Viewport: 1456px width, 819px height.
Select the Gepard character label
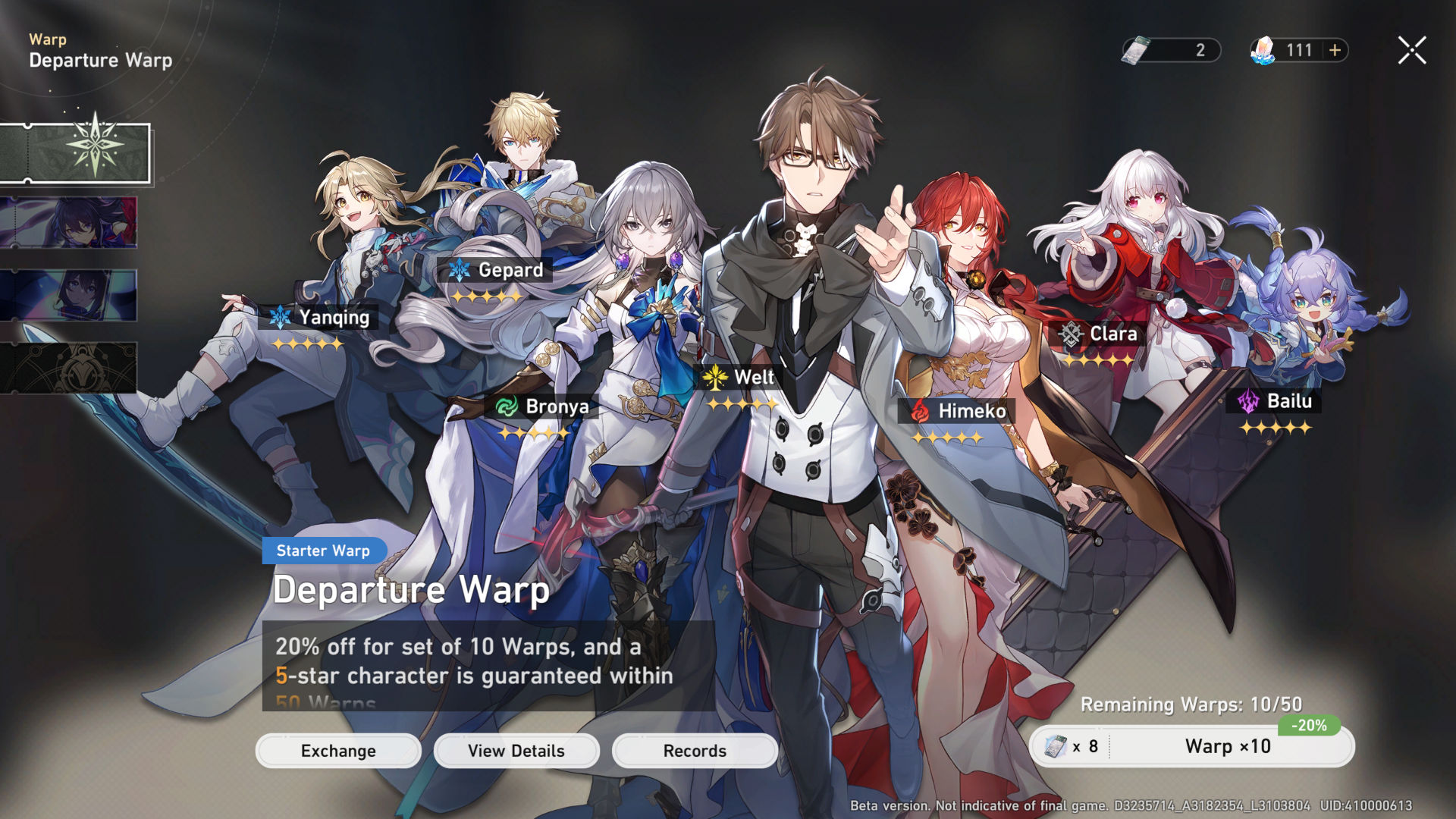tap(496, 270)
